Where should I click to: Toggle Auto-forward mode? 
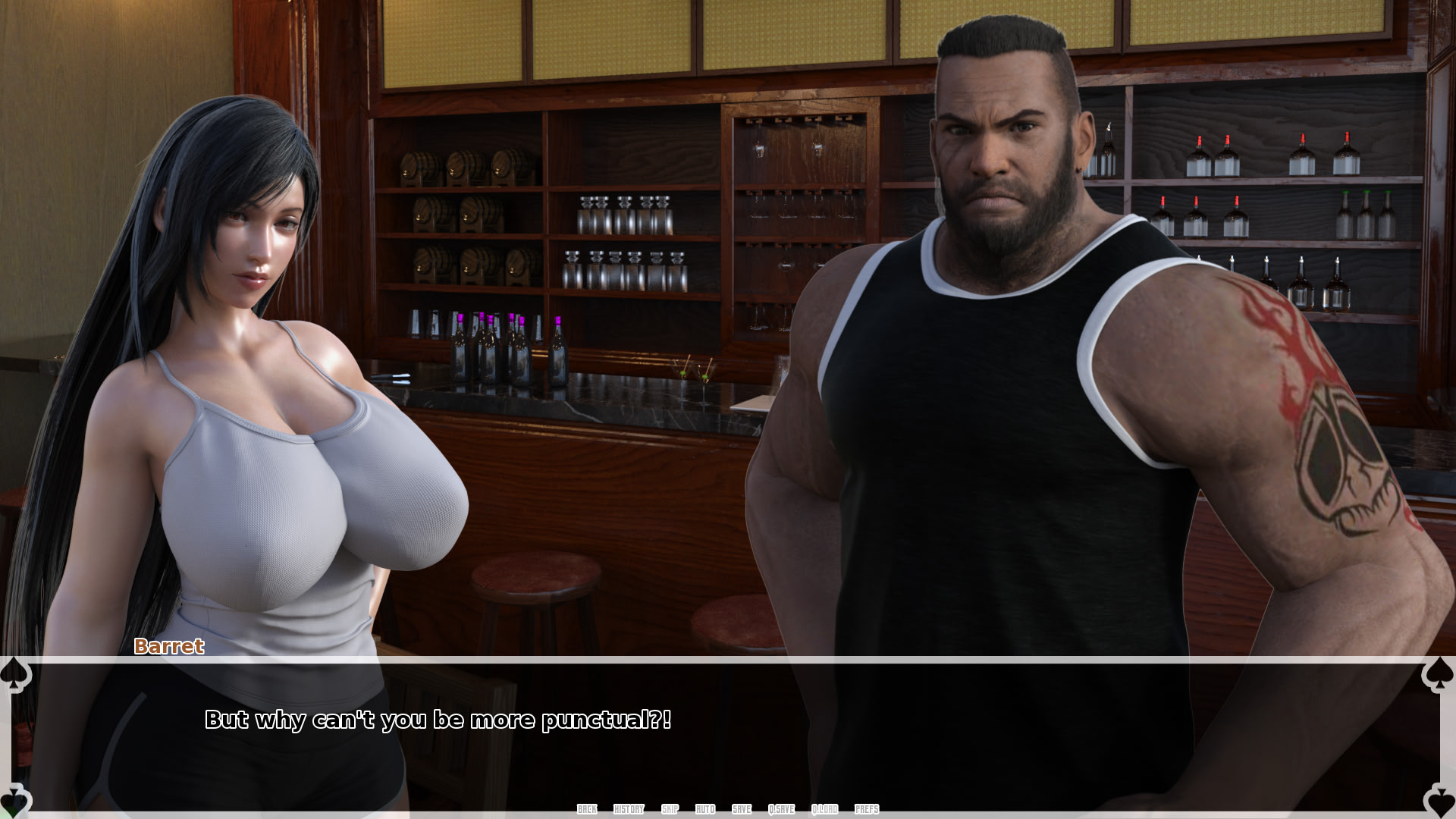point(704,809)
